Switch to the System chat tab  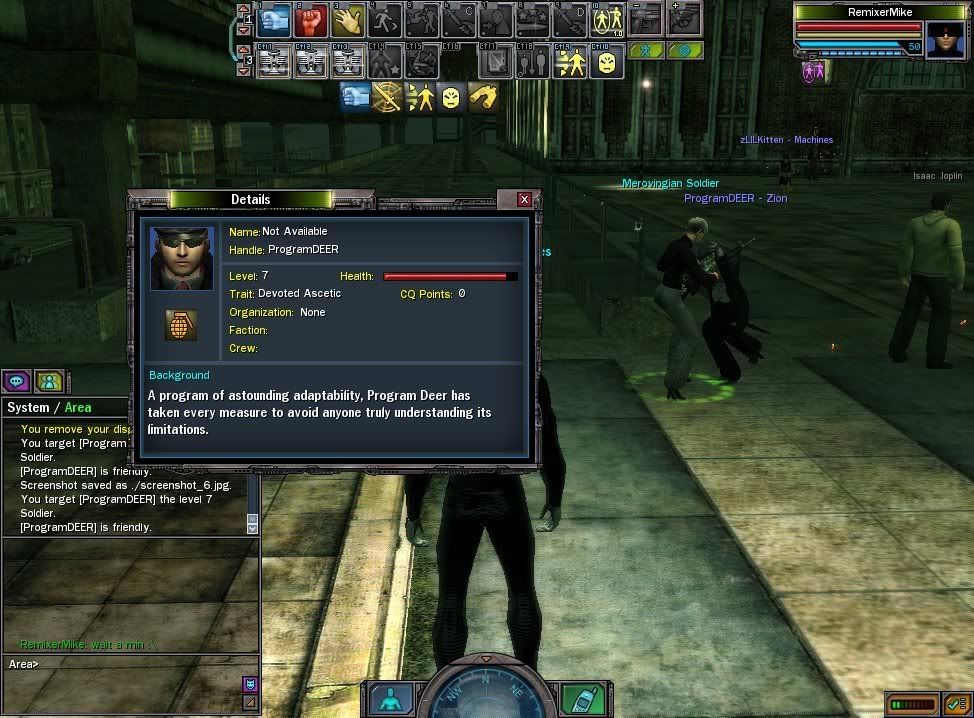[27, 407]
